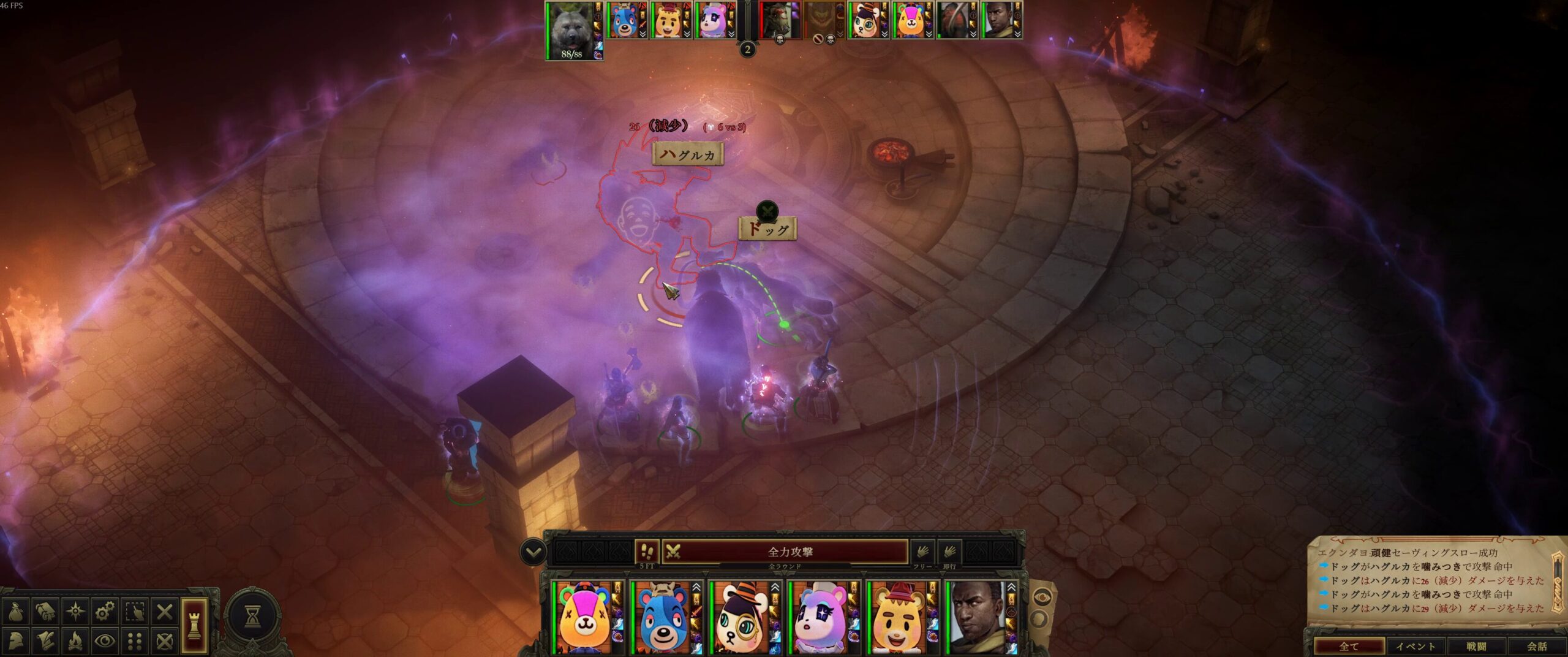Switch to the 会話 log tab
The width and height of the screenshot is (1568, 657).
(1536, 646)
